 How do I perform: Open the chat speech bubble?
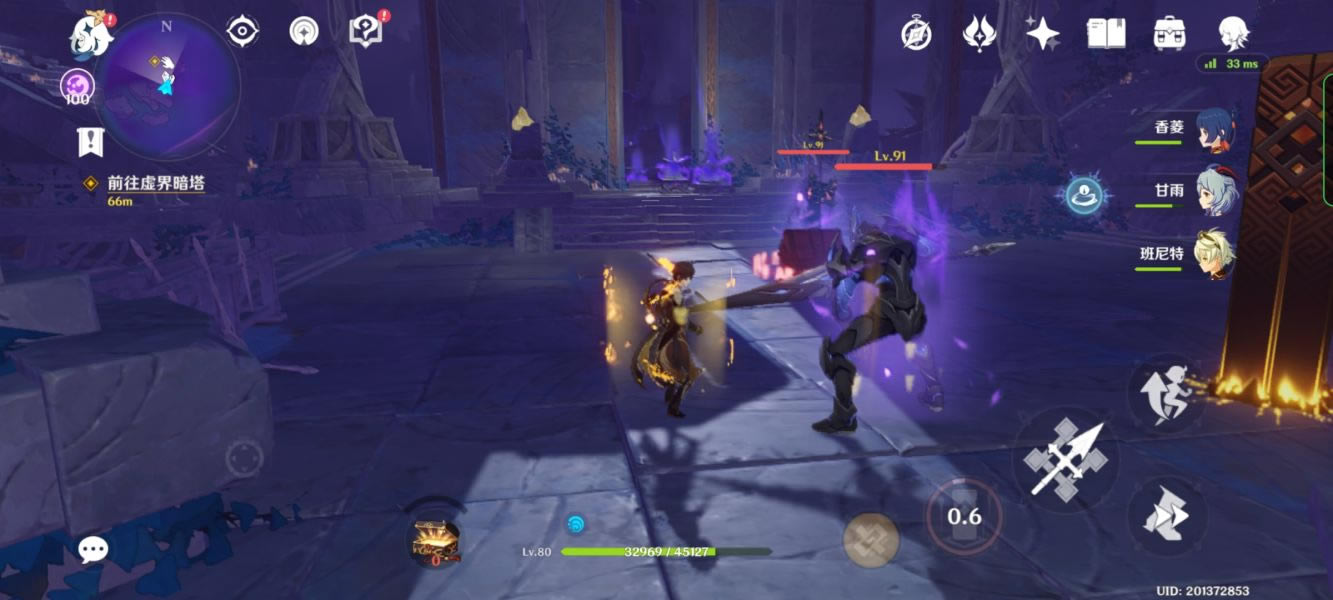(93, 549)
